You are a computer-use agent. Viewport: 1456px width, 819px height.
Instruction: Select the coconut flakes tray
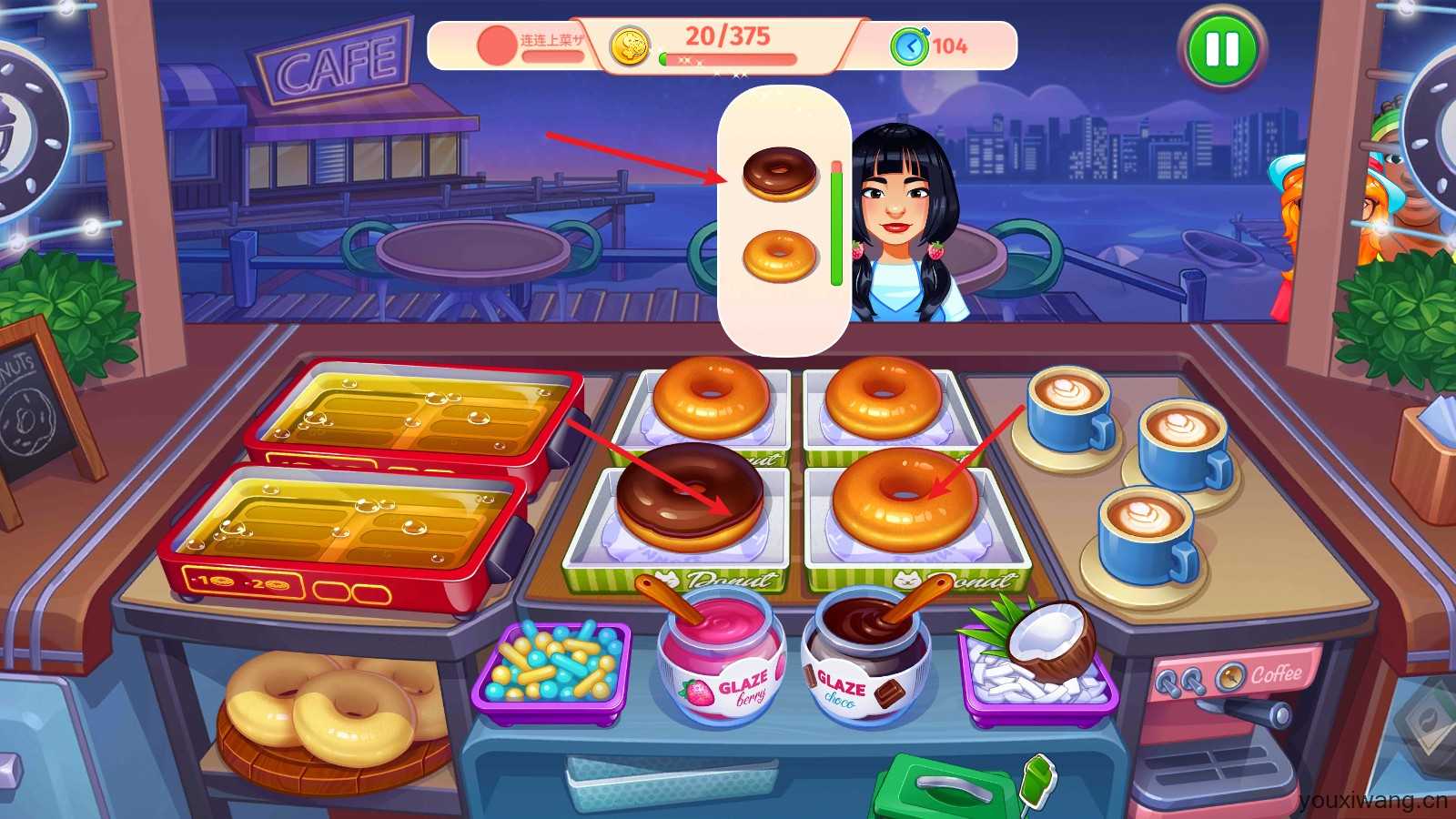(x=1037, y=668)
